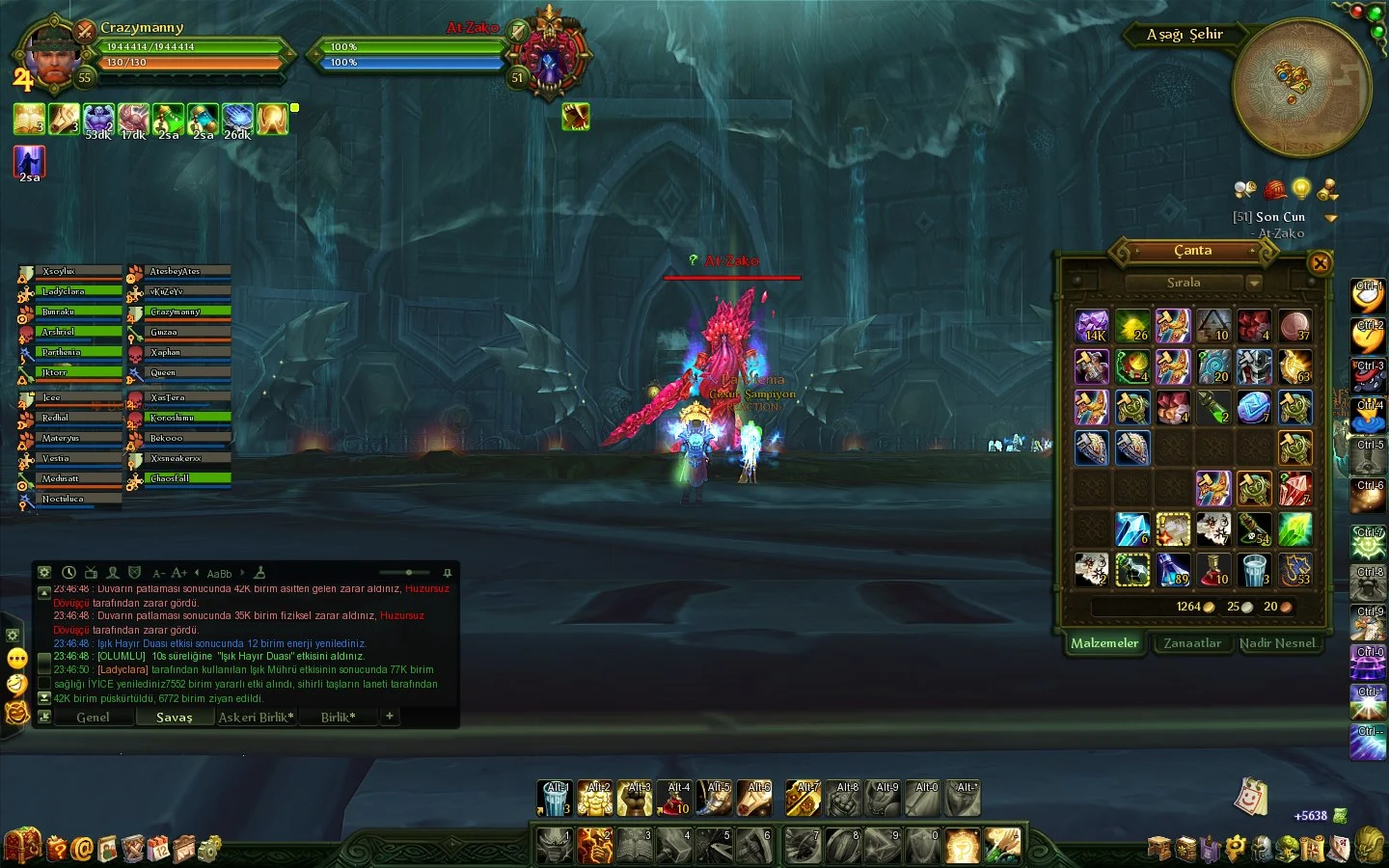Switch chat to the Askeri Birlik tab
This screenshot has height=868, width=1389.
(256, 718)
